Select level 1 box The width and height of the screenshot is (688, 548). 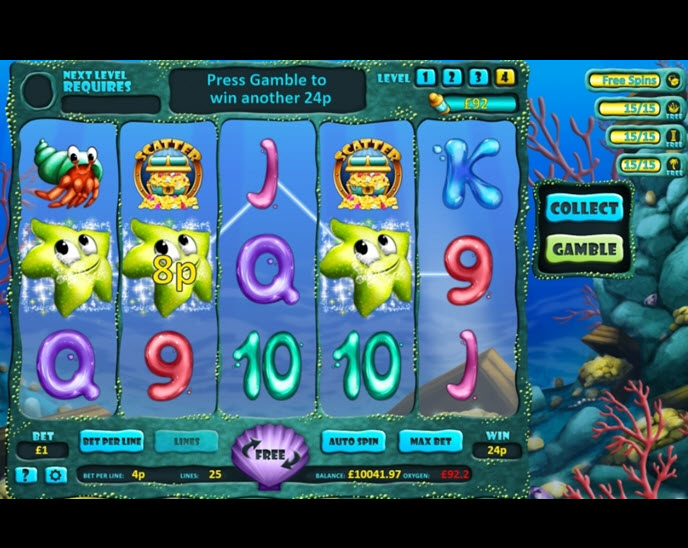425,77
